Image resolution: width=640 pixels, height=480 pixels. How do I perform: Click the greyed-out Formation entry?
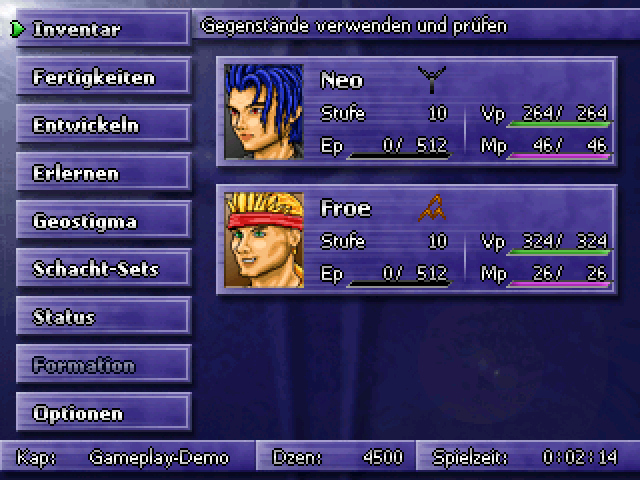[x=101, y=365]
